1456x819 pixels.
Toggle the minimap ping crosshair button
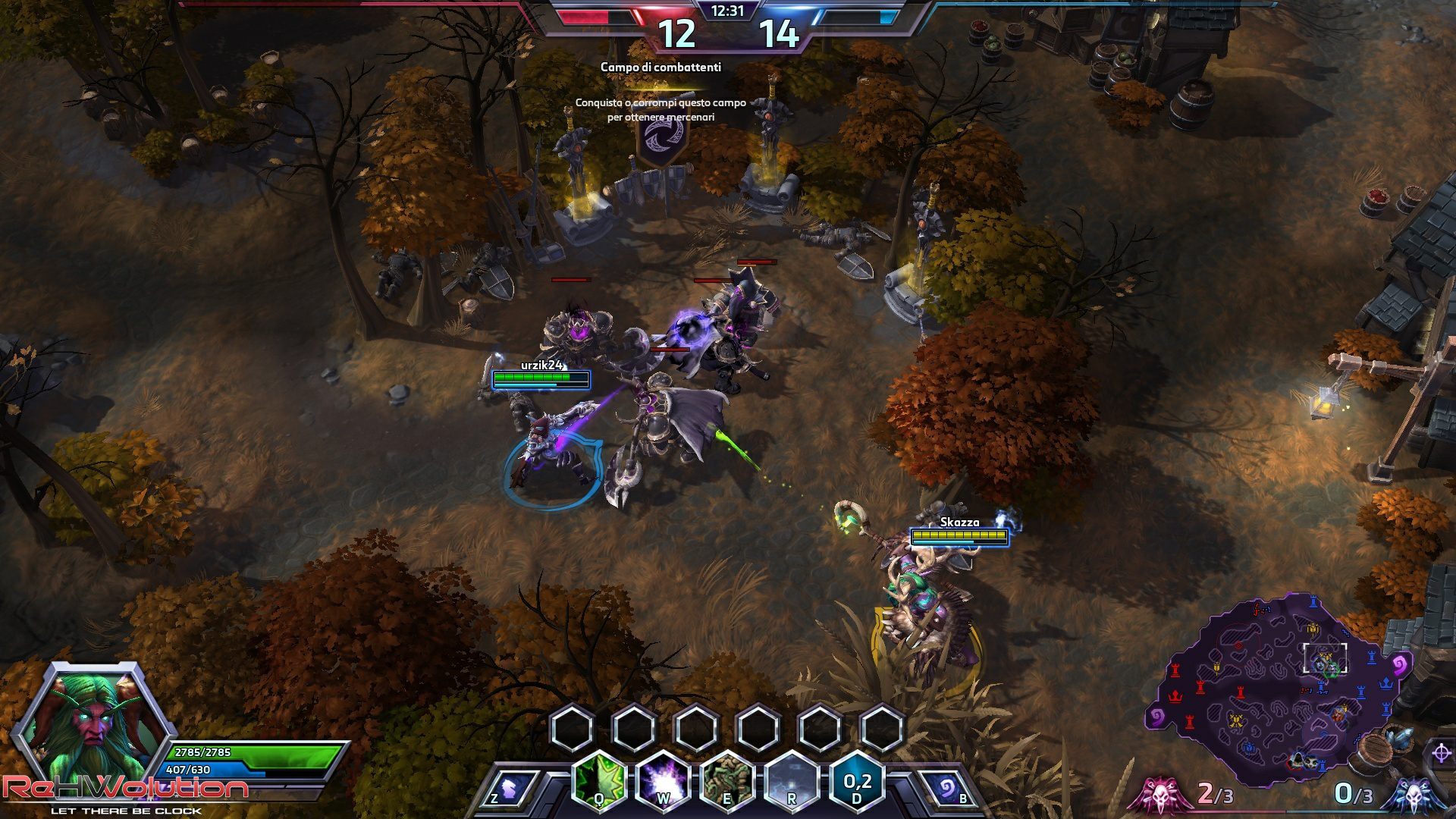[1441, 753]
